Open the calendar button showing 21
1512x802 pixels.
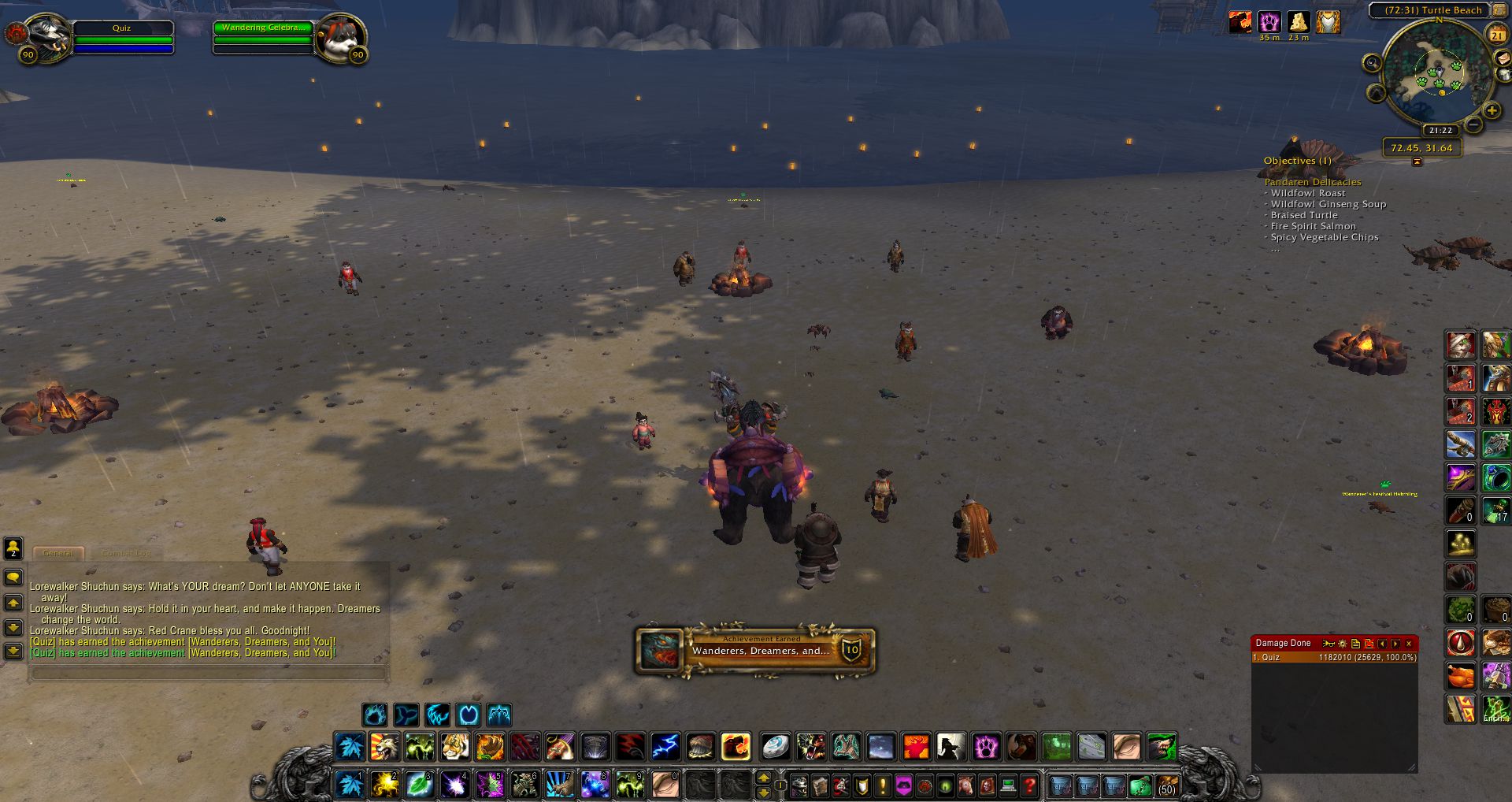coord(1496,35)
